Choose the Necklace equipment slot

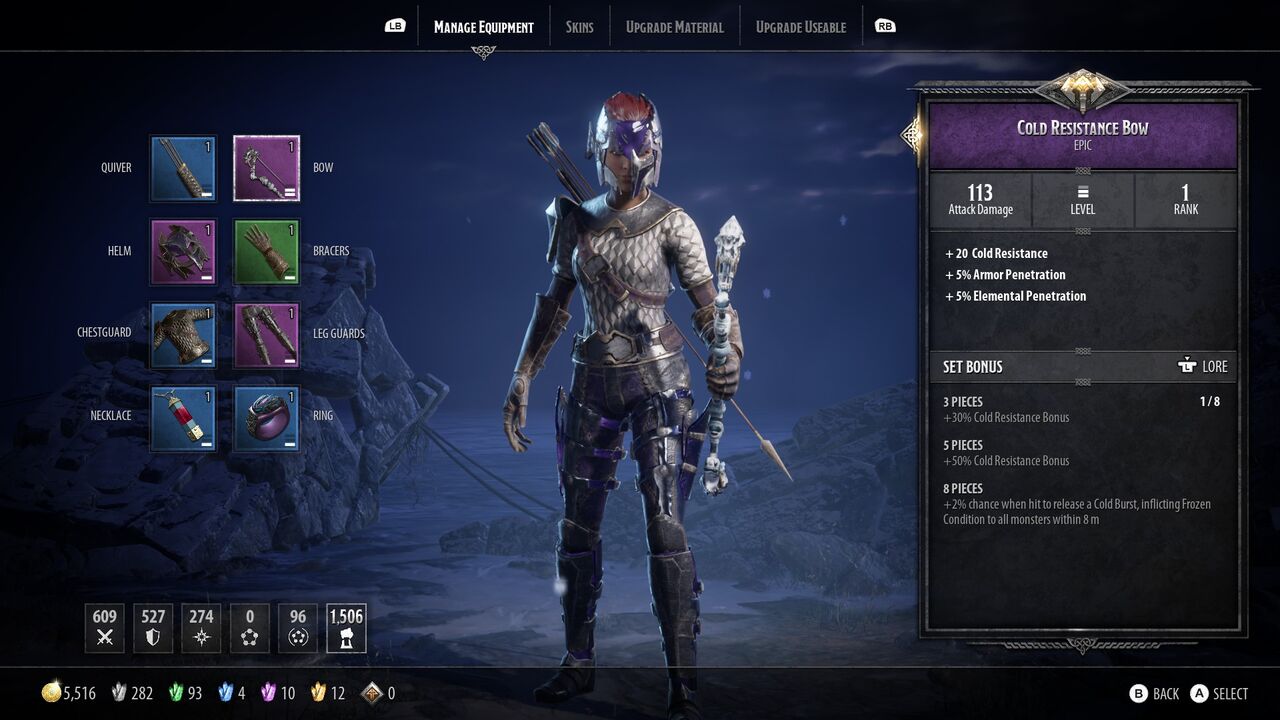[x=183, y=418]
